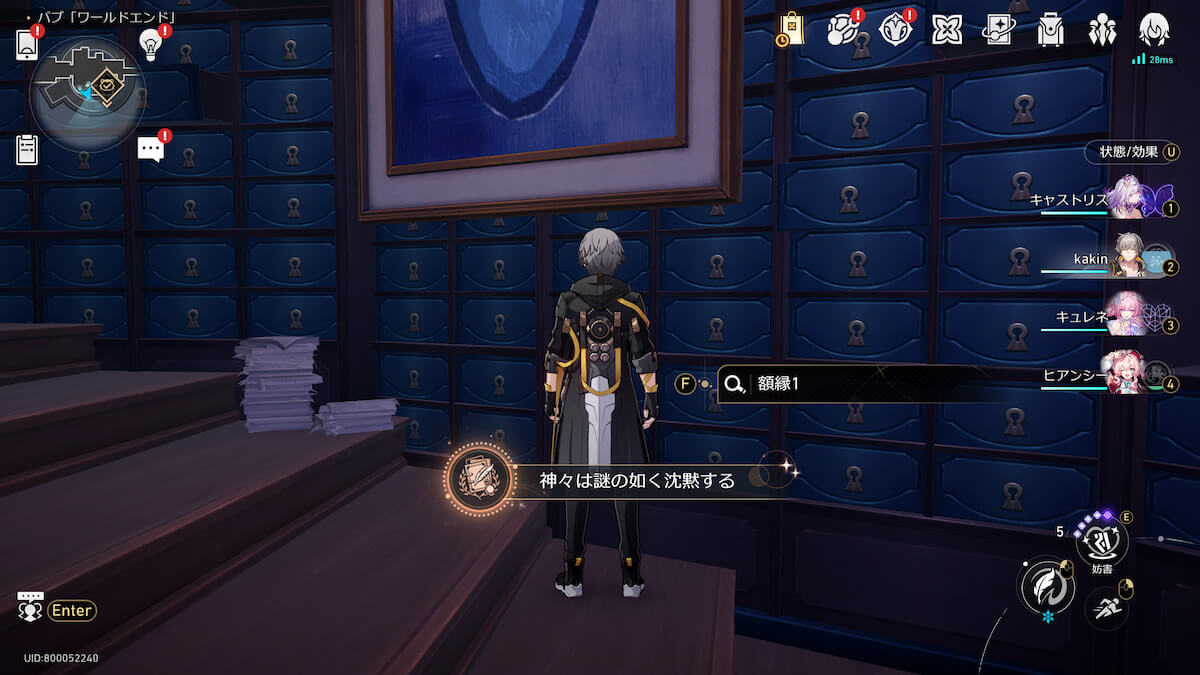Open the clipboard mission log icon

tap(27, 150)
